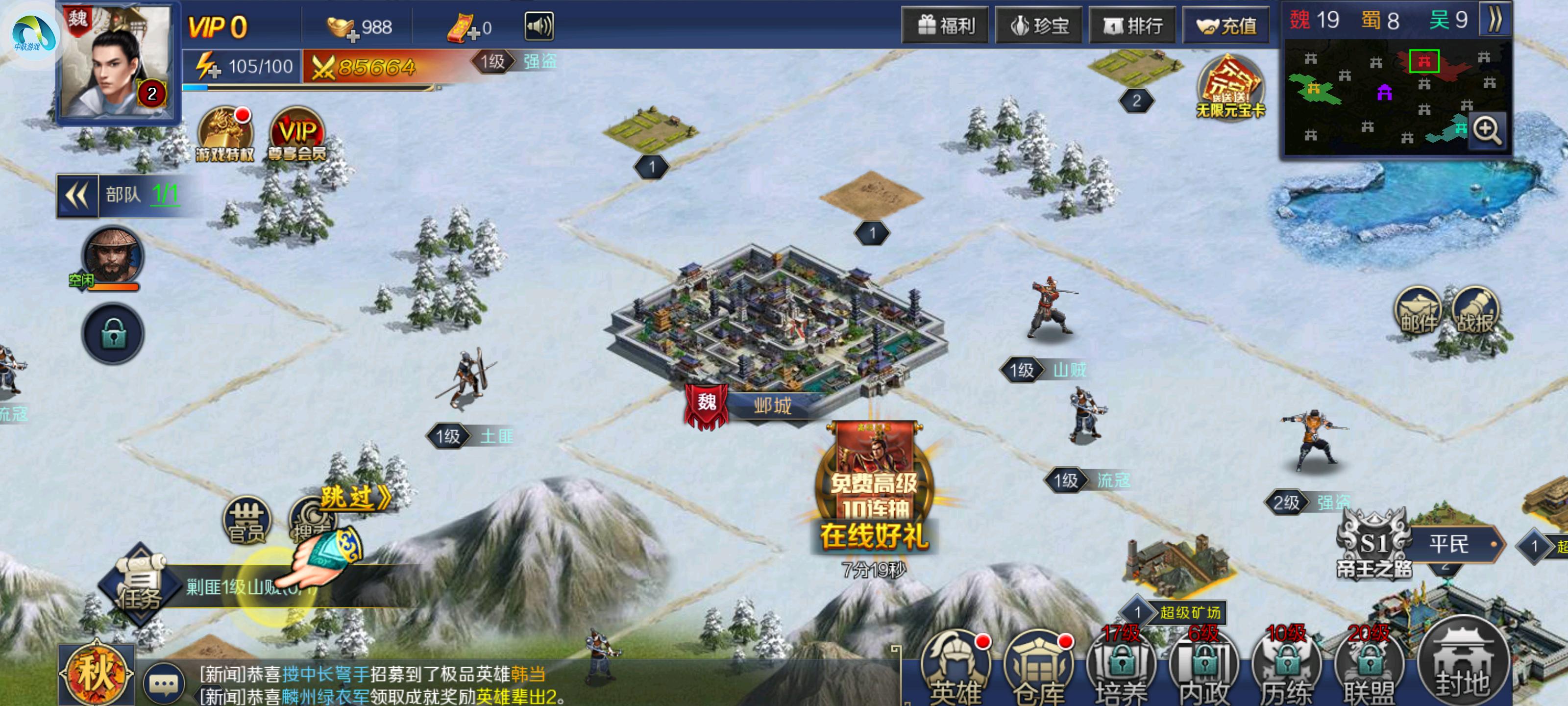Collapse the 部队 troop panel arrow
This screenshot has height=706, width=1568.
(77, 196)
